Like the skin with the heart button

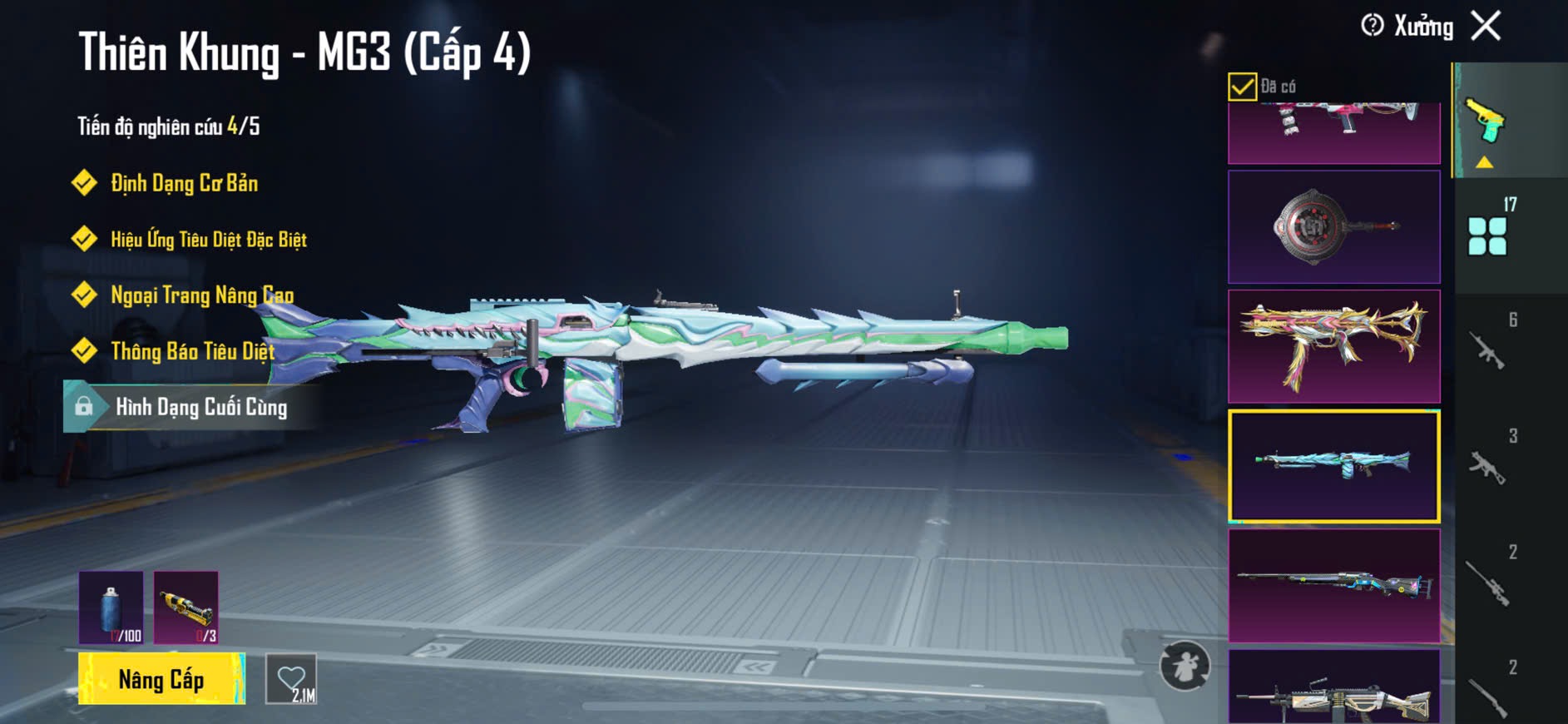pos(291,679)
